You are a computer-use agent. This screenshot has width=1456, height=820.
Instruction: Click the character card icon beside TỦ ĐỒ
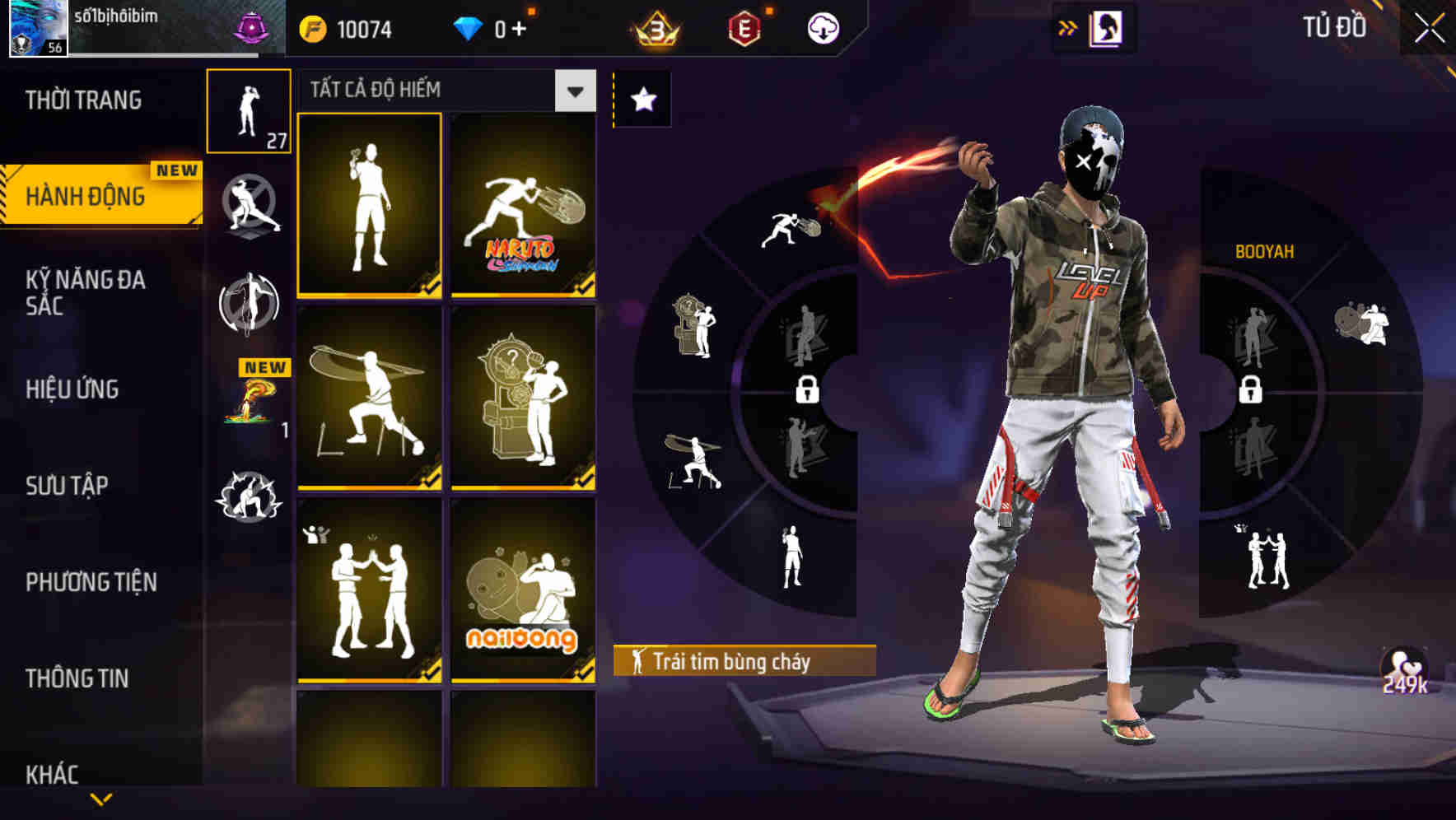(x=1104, y=26)
